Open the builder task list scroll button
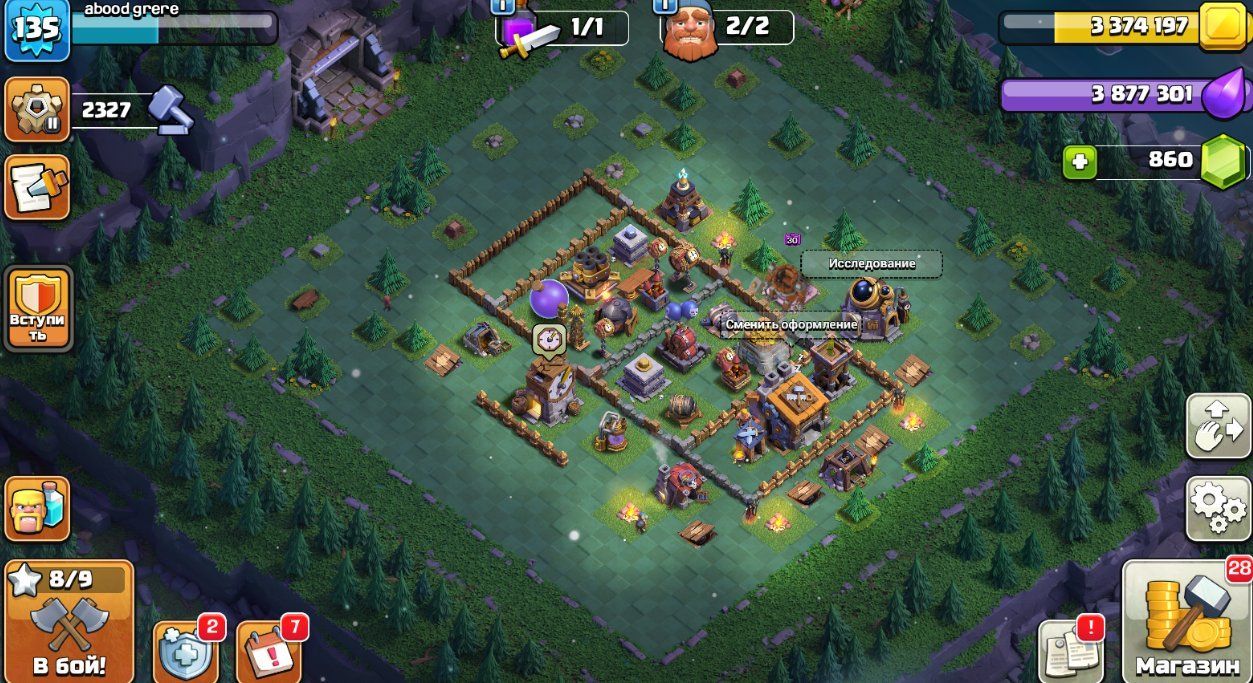Viewport: 1253px width, 683px height. coord(38,187)
